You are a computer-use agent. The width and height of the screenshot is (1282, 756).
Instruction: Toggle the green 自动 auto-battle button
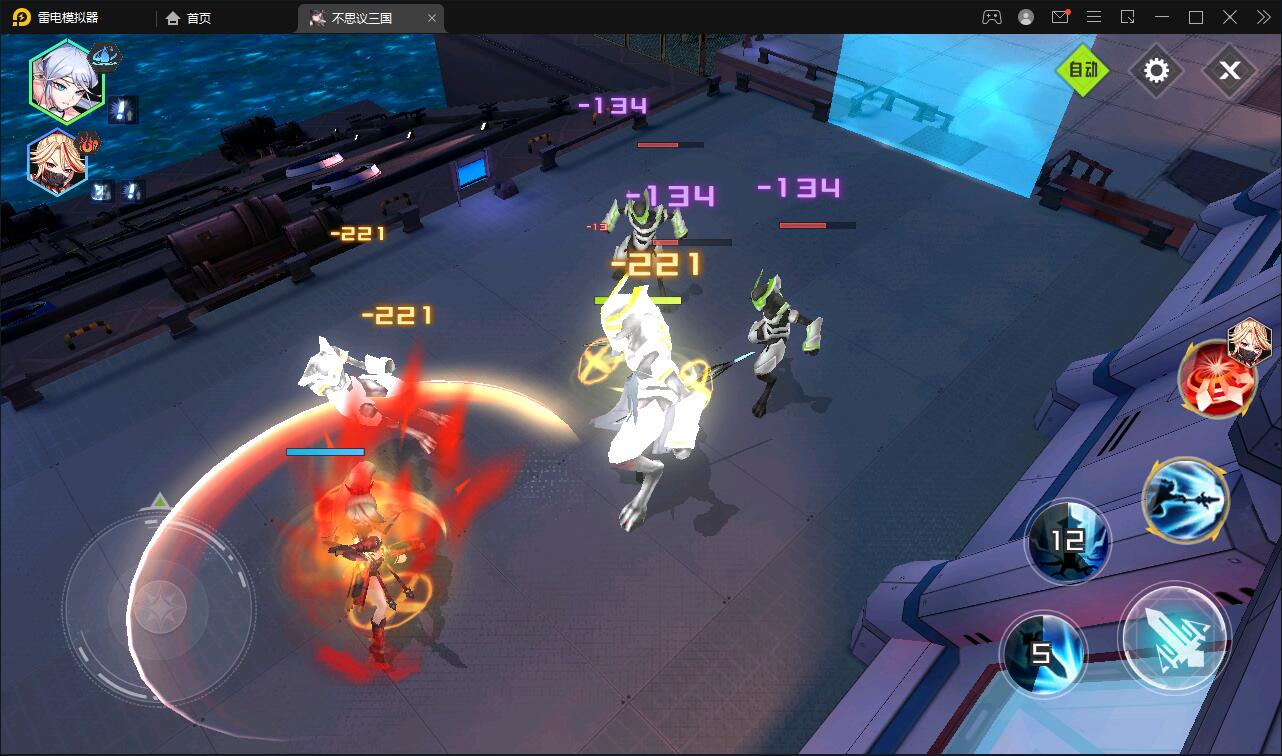pyautogui.click(x=1084, y=70)
